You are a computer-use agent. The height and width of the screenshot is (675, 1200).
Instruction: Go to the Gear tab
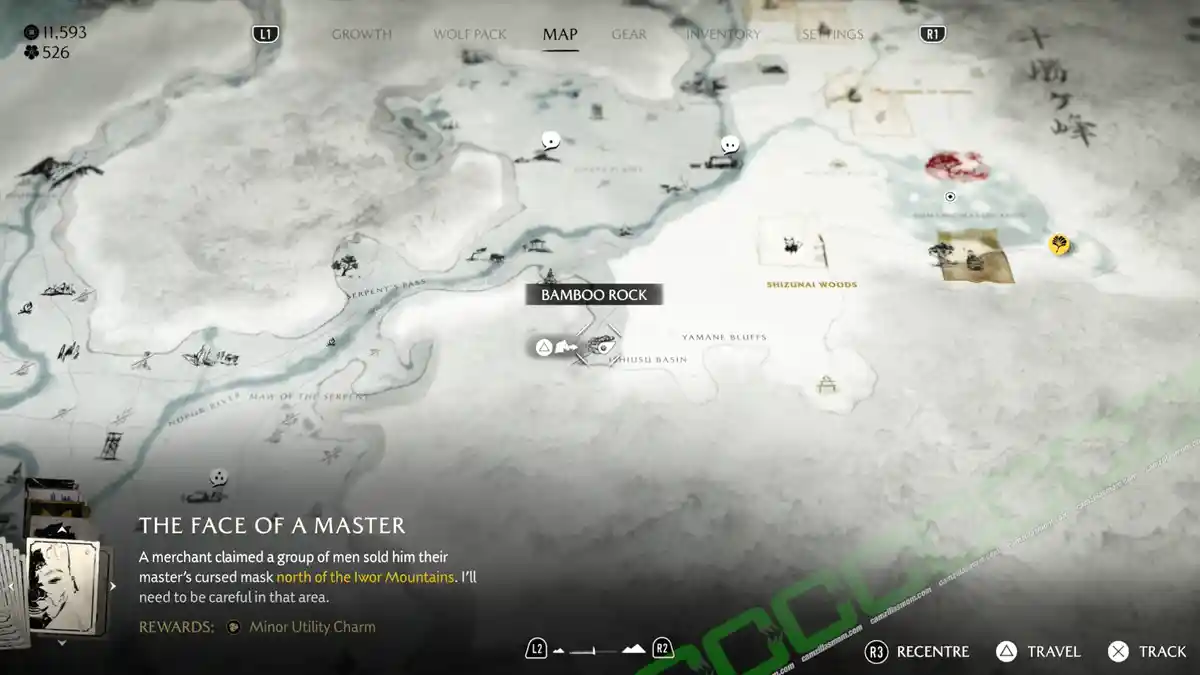click(x=629, y=34)
